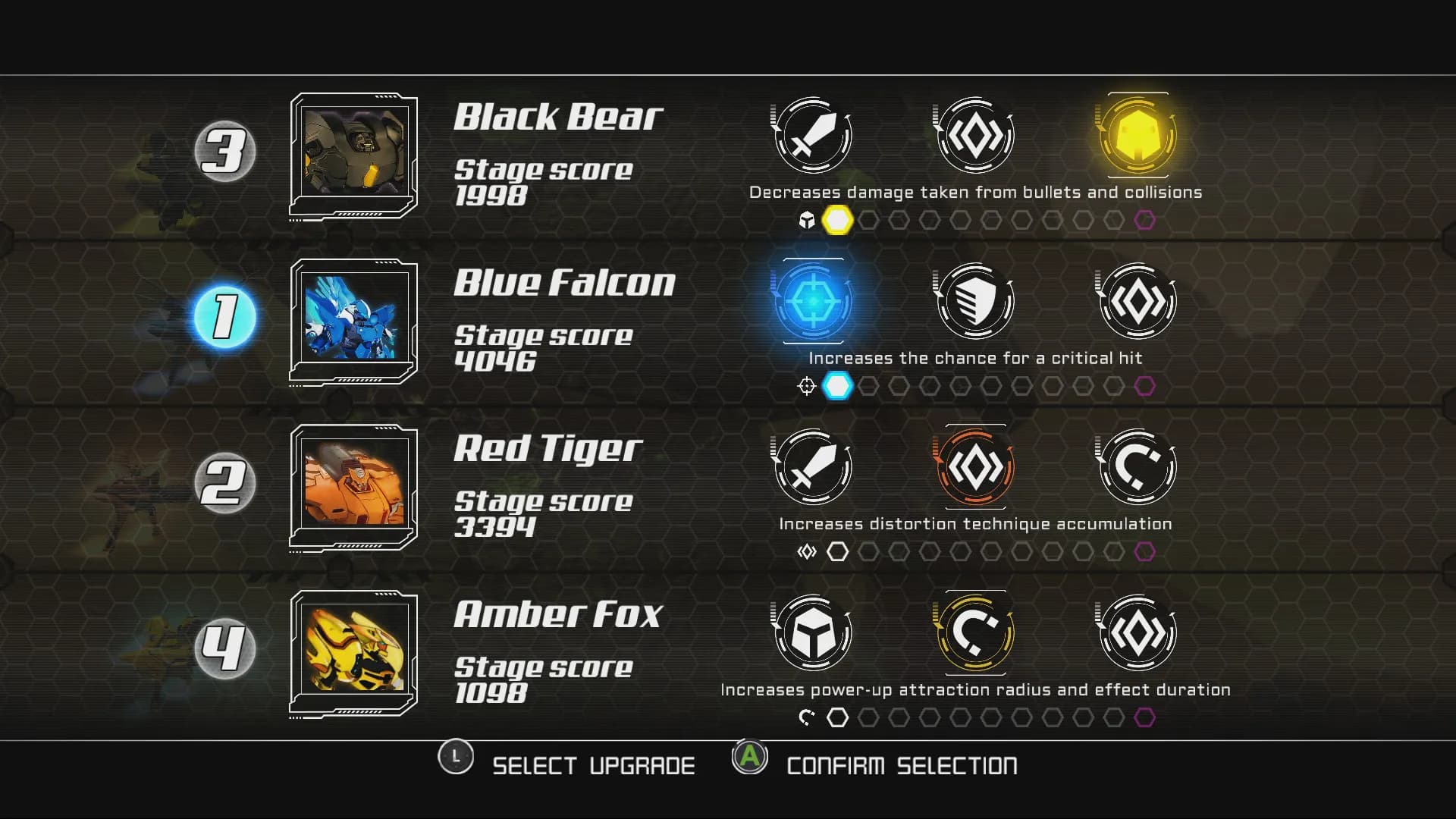Select the distortion diamond icon in Black Bear's row
Viewport: 1456px width, 819px height.
pos(974,136)
